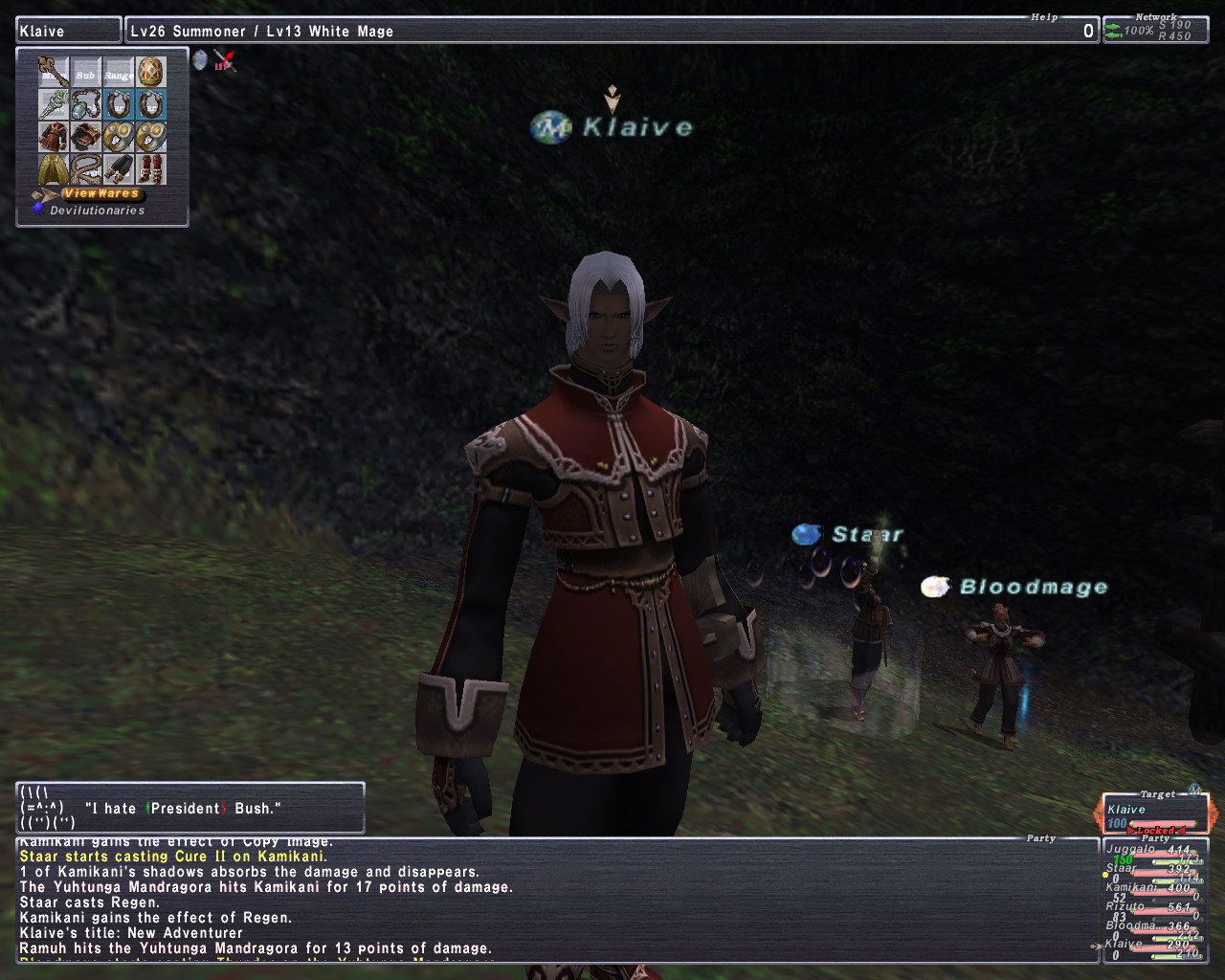Inspect the rope belt waist slot
1225x980 pixels.
86,169
